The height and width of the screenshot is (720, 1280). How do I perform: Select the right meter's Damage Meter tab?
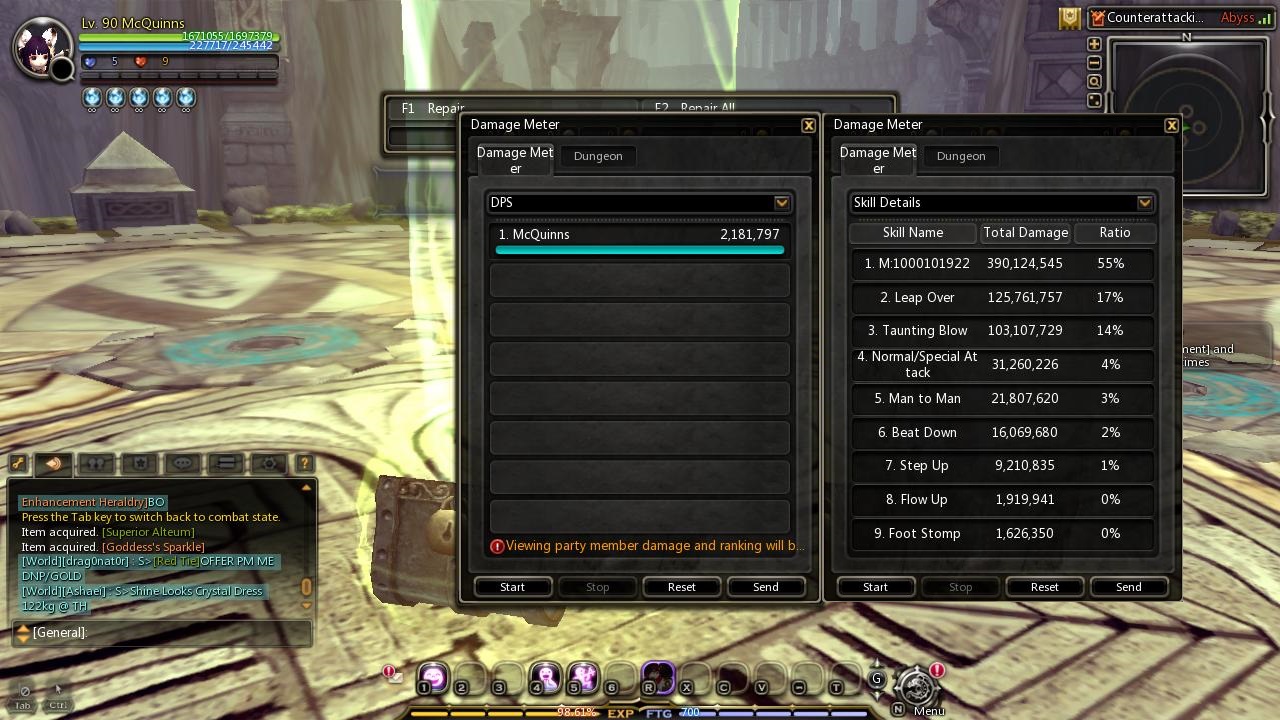pyautogui.click(x=877, y=159)
